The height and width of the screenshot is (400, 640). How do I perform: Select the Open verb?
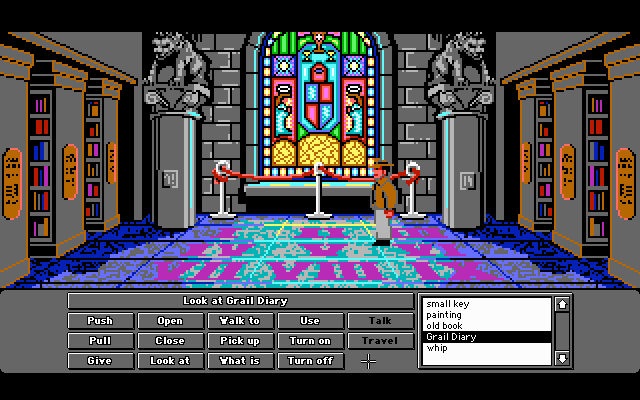coord(170,321)
